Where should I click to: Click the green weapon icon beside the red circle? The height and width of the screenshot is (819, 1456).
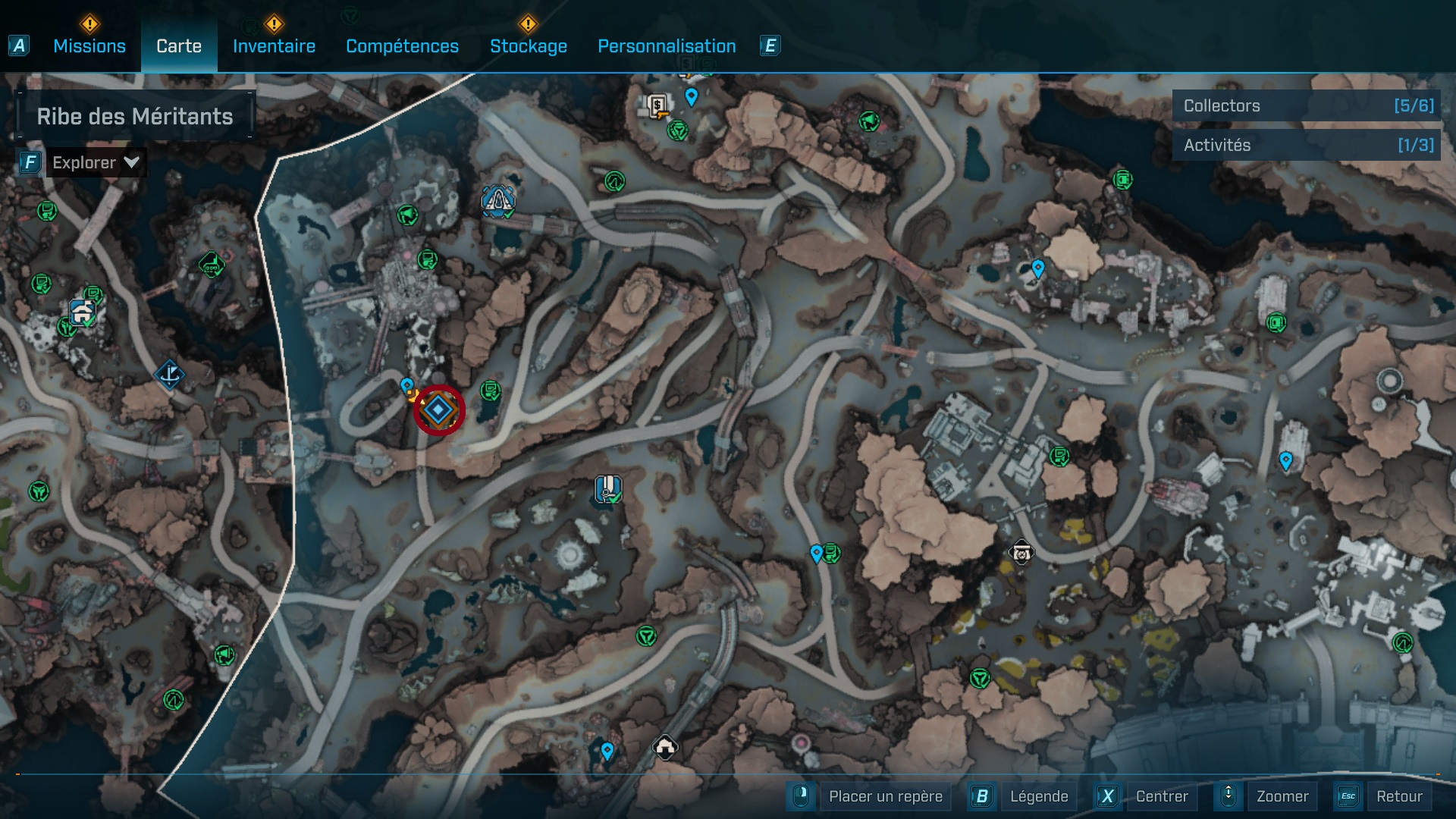[491, 392]
